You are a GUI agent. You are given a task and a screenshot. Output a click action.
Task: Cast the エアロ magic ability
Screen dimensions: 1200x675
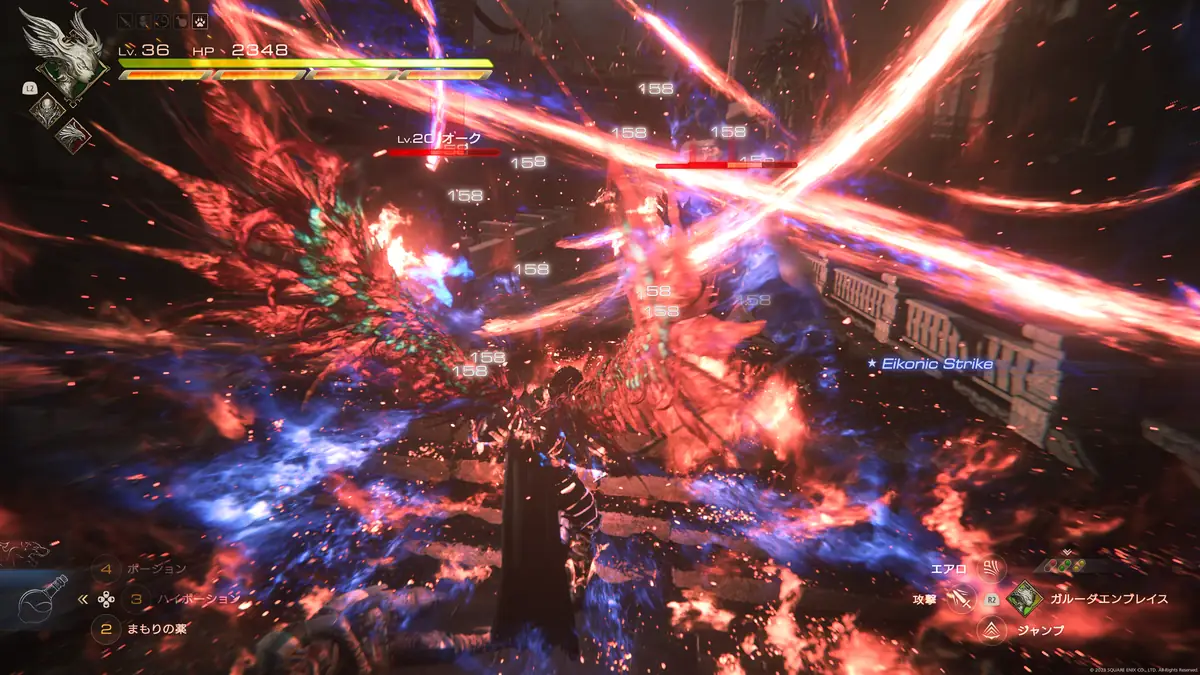pos(992,569)
